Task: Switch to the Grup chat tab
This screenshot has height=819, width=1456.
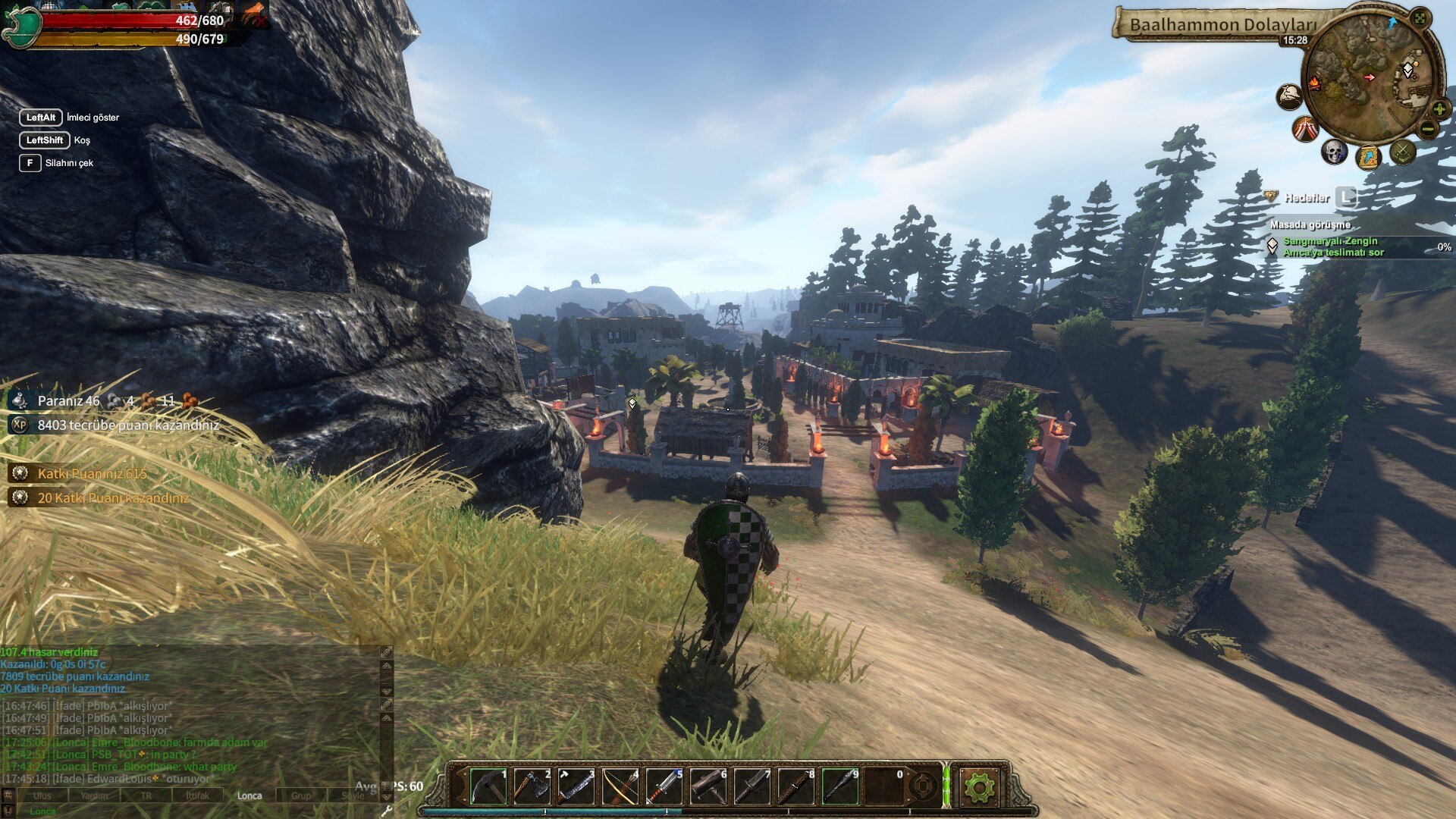Action: click(x=301, y=795)
